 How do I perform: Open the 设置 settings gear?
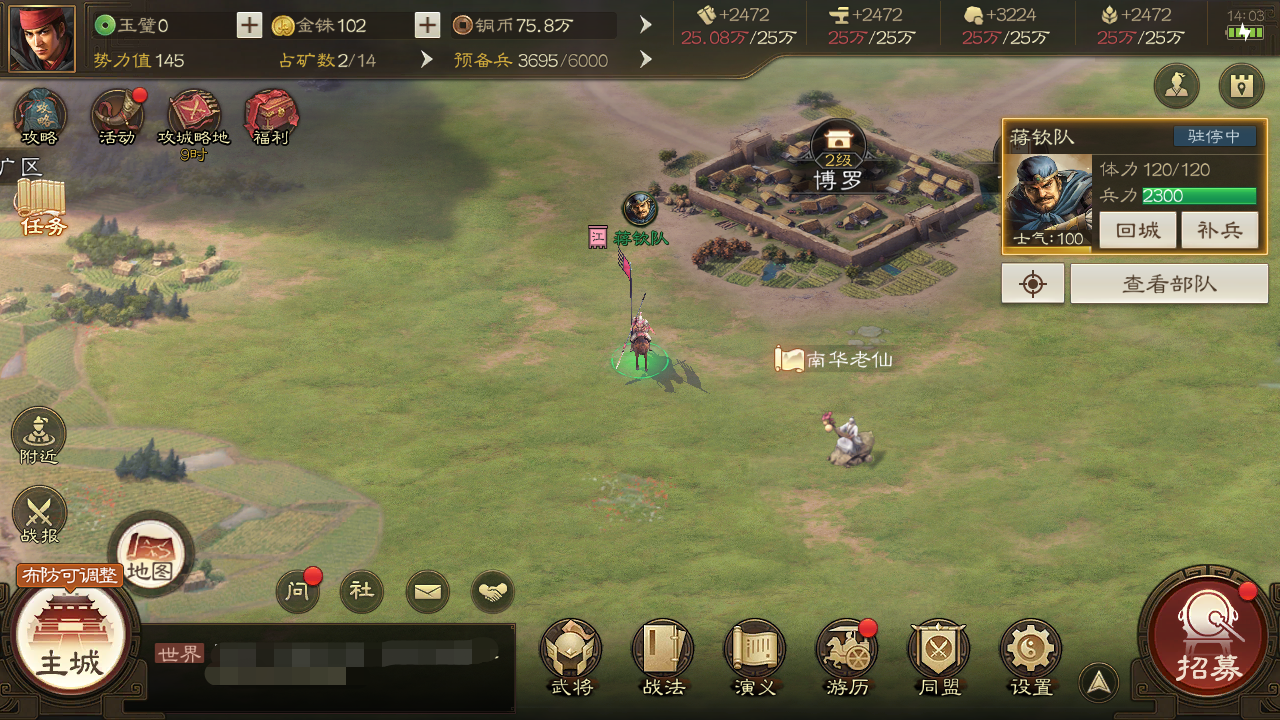click(x=1031, y=655)
